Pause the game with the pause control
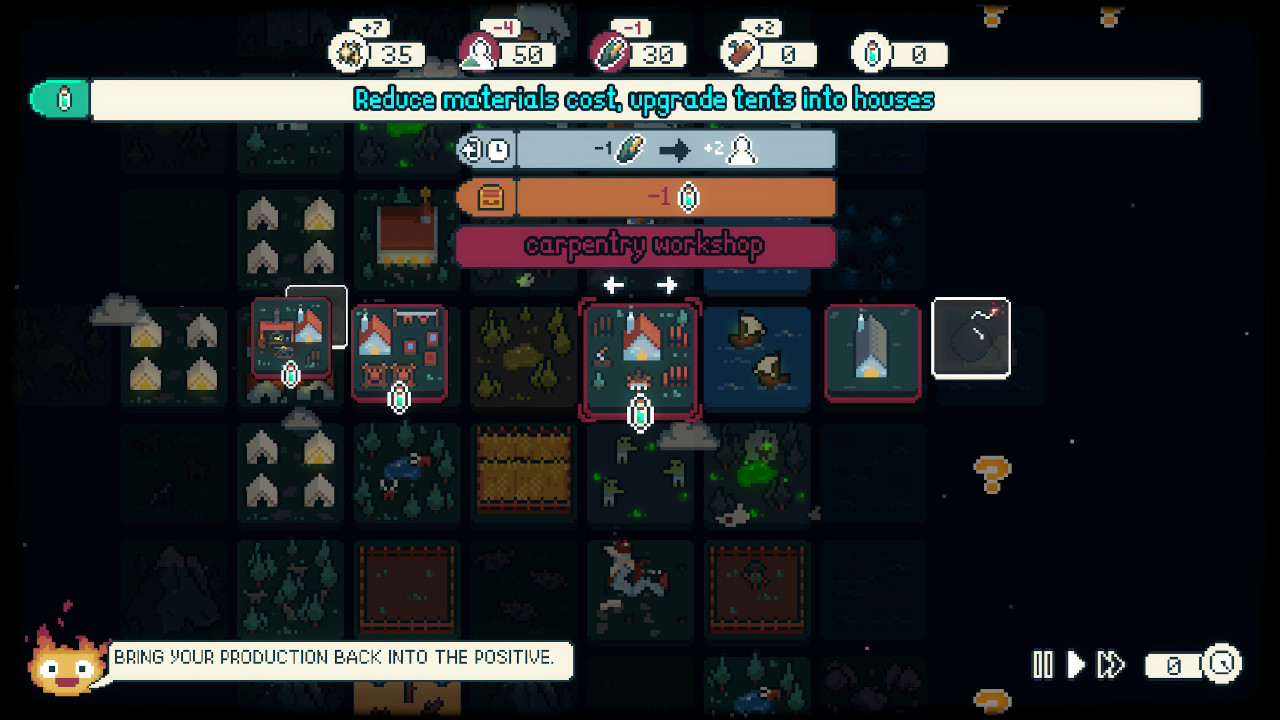 pos(1043,663)
